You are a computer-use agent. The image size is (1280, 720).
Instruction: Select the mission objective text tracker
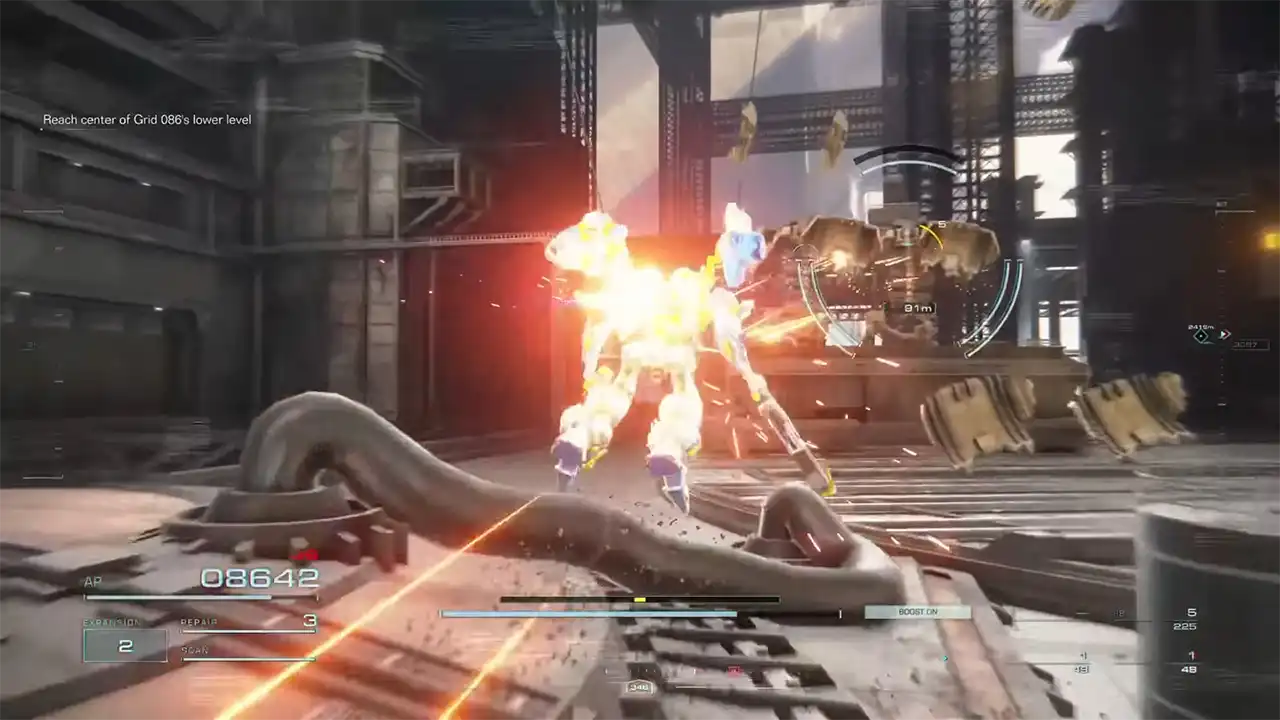coord(147,120)
